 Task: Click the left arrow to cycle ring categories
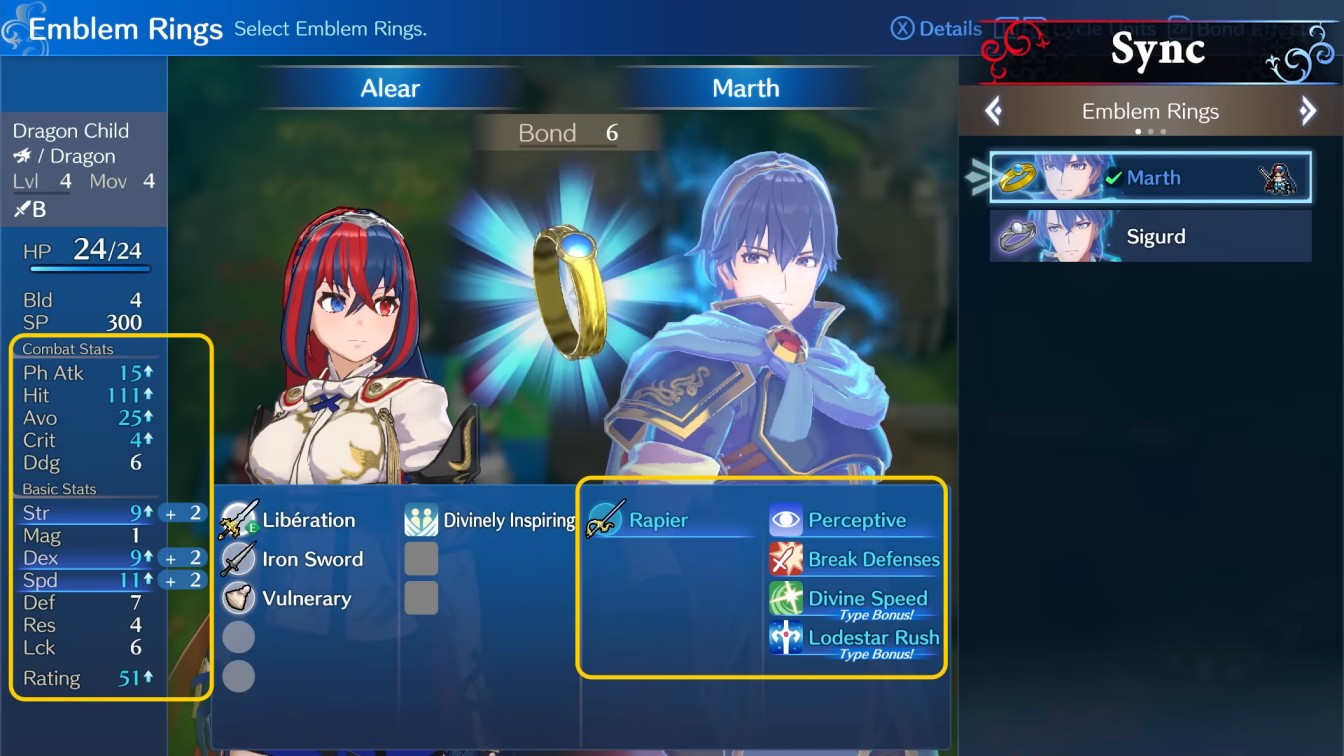click(993, 110)
